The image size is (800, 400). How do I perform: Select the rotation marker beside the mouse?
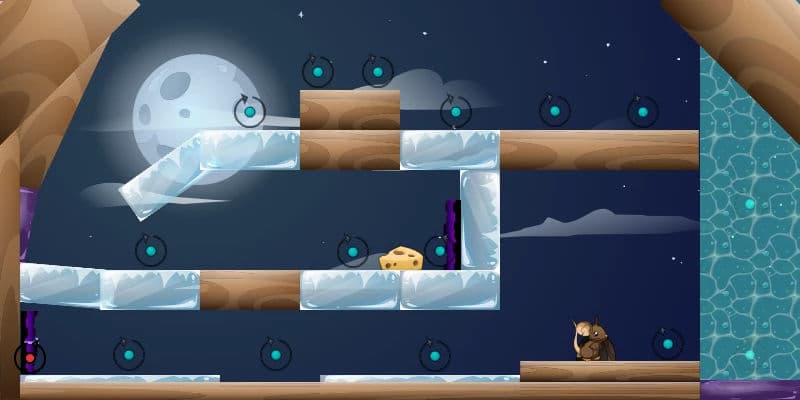point(667,344)
